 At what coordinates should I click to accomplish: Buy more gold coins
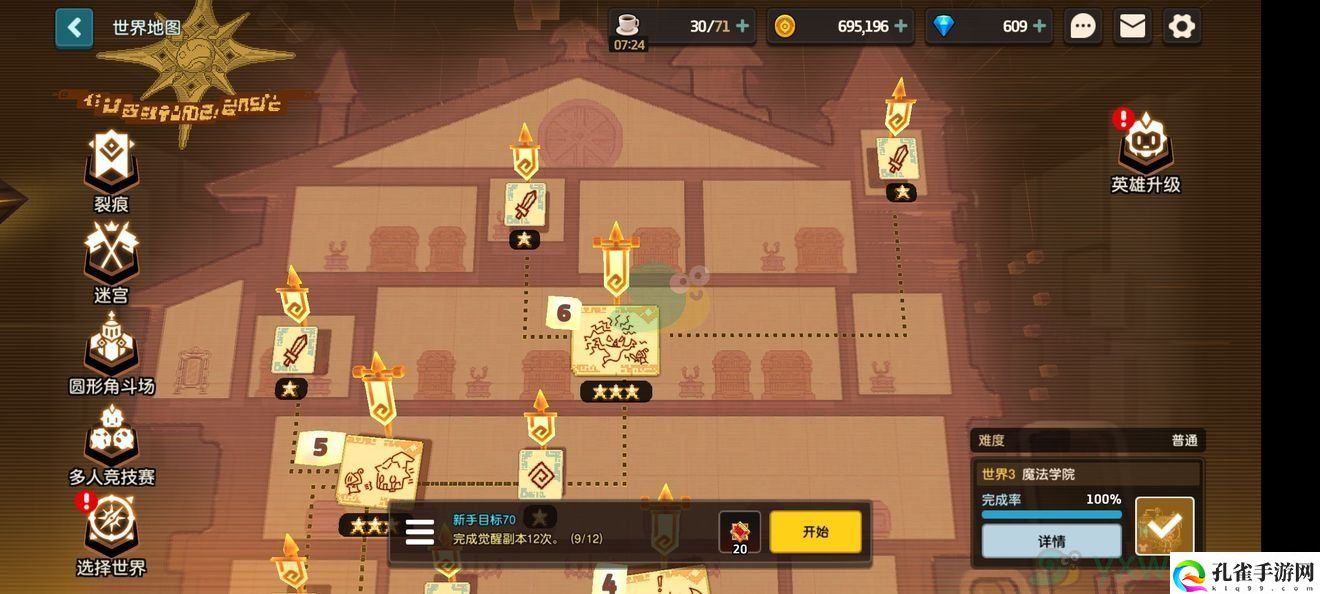901,27
